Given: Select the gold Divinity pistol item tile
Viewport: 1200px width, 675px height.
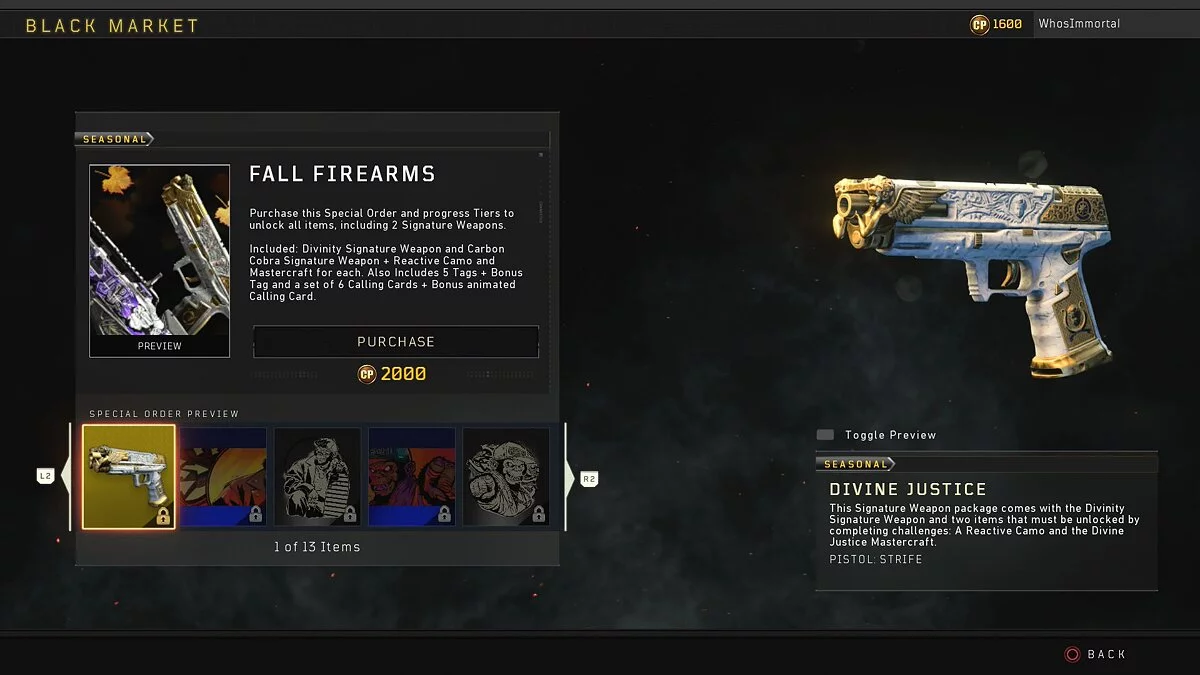Looking at the screenshot, I should pos(129,477).
